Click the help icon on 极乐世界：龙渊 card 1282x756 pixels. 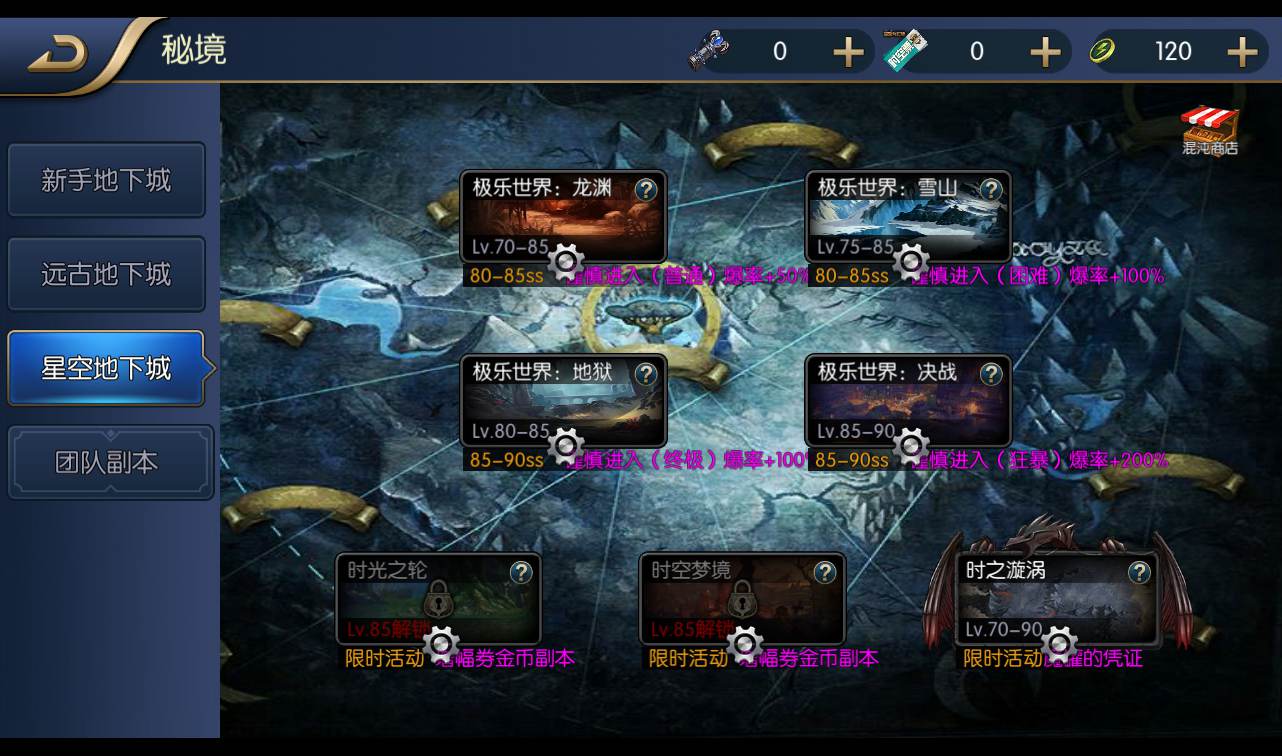[648, 190]
